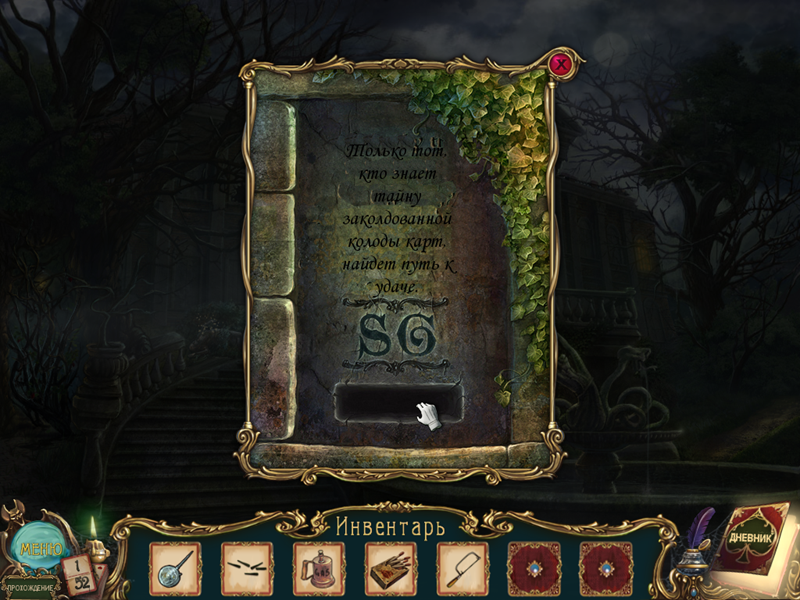The image size is (800, 600).
Task: Choose the matchbox inventory item
Action: [x=390, y=567]
